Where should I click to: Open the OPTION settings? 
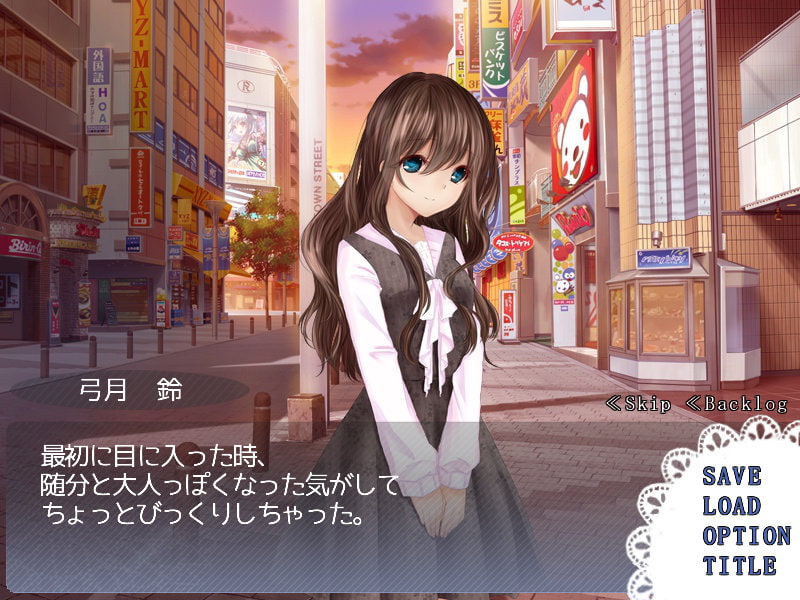(x=745, y=536)
